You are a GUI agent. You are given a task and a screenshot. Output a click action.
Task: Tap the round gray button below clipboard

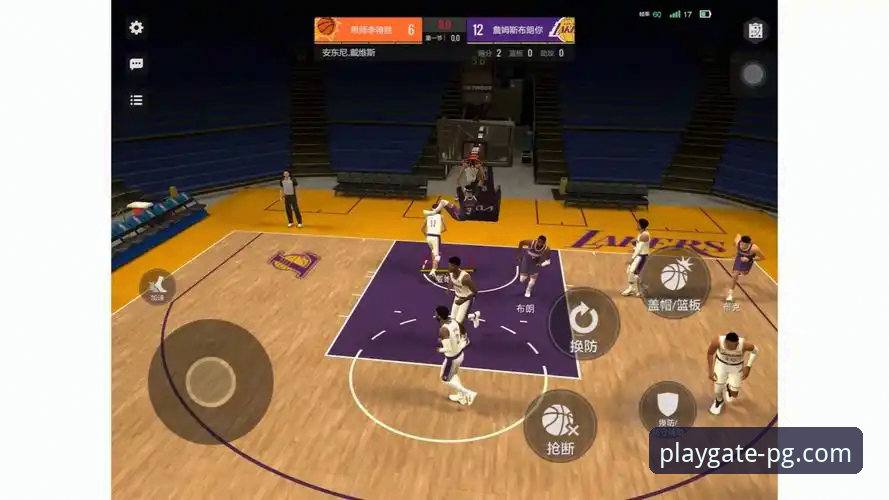(x=753, y=74)
